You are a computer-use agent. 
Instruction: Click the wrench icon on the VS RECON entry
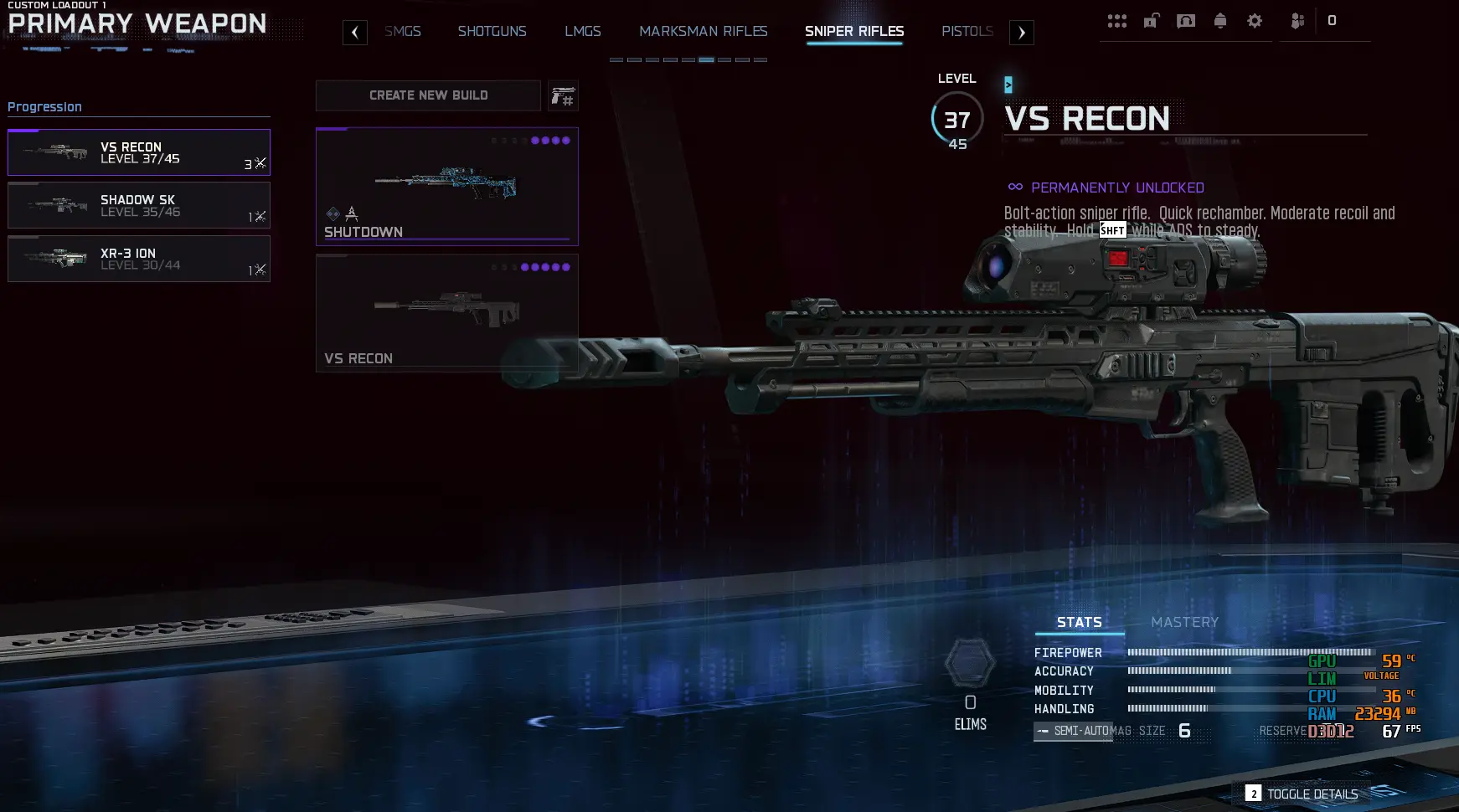260,164
